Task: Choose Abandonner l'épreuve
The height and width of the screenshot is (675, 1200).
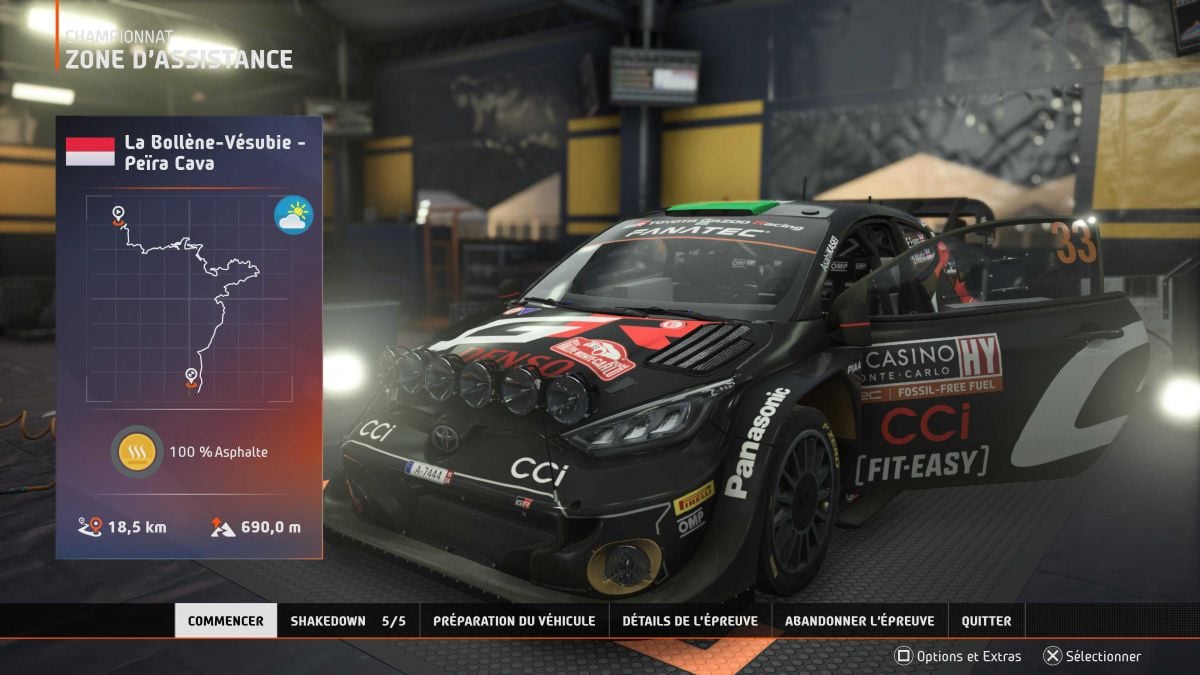Action: (x=859, y=621)
